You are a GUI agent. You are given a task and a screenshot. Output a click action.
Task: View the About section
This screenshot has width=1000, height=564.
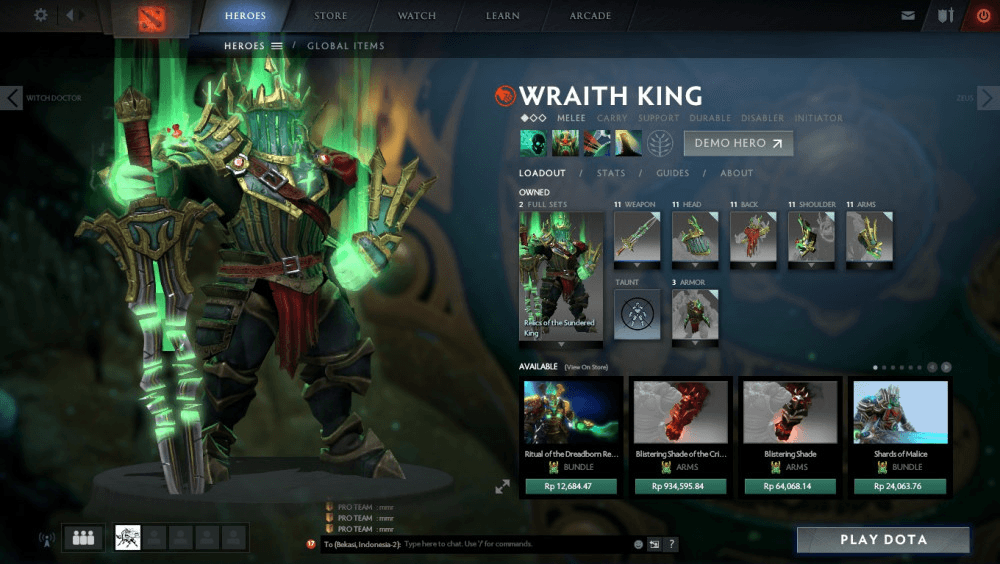(737, 173)
